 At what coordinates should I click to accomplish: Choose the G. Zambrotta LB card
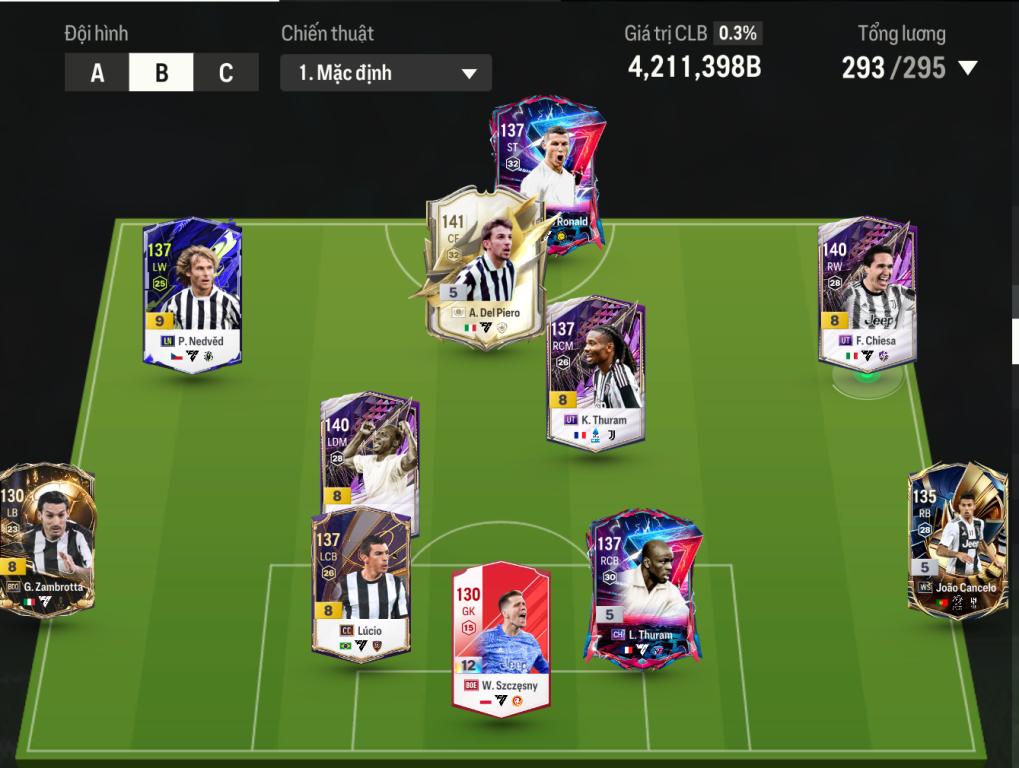(x=48, y=540)
